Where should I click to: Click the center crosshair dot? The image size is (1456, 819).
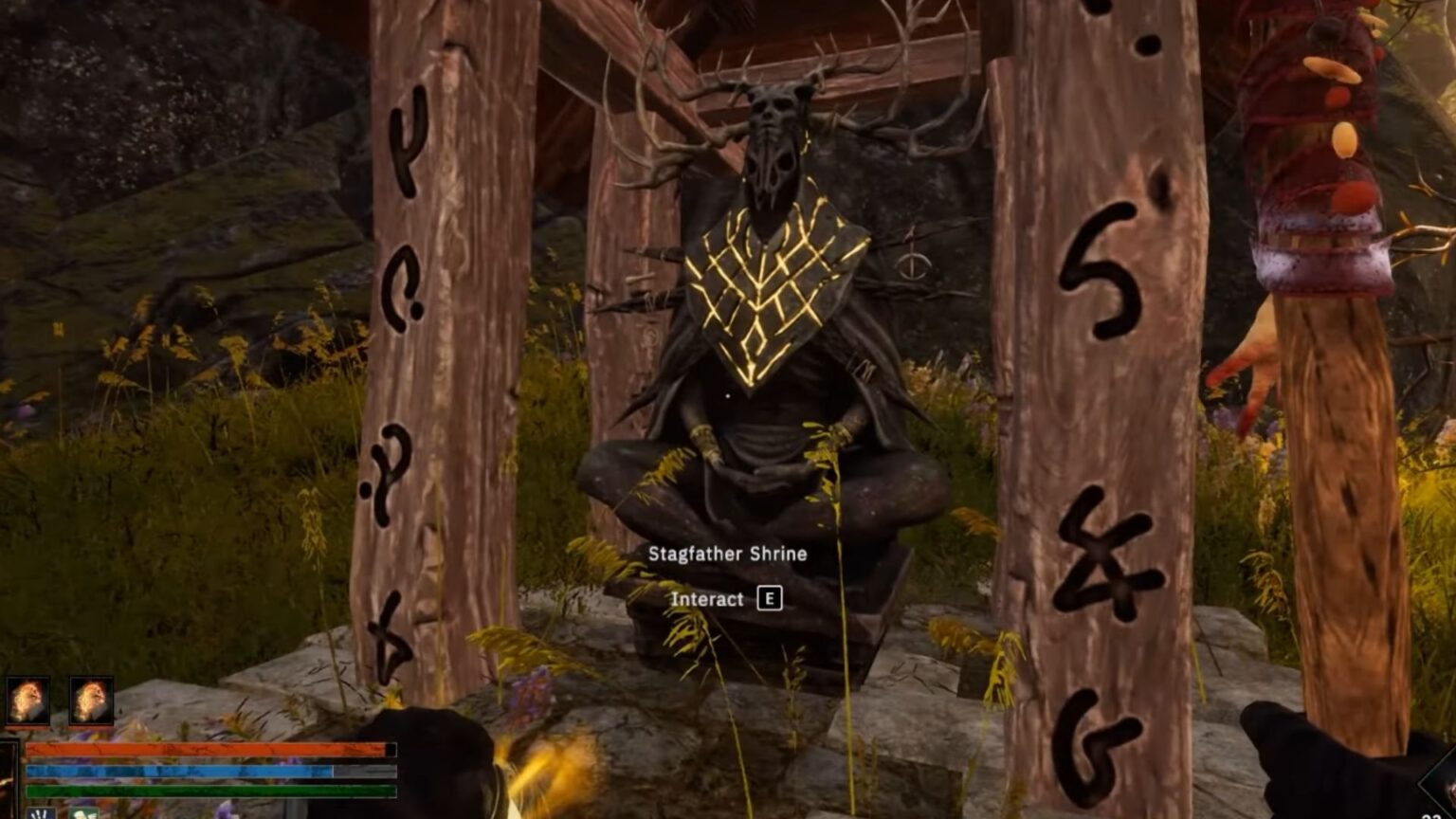tap(726, 393)
